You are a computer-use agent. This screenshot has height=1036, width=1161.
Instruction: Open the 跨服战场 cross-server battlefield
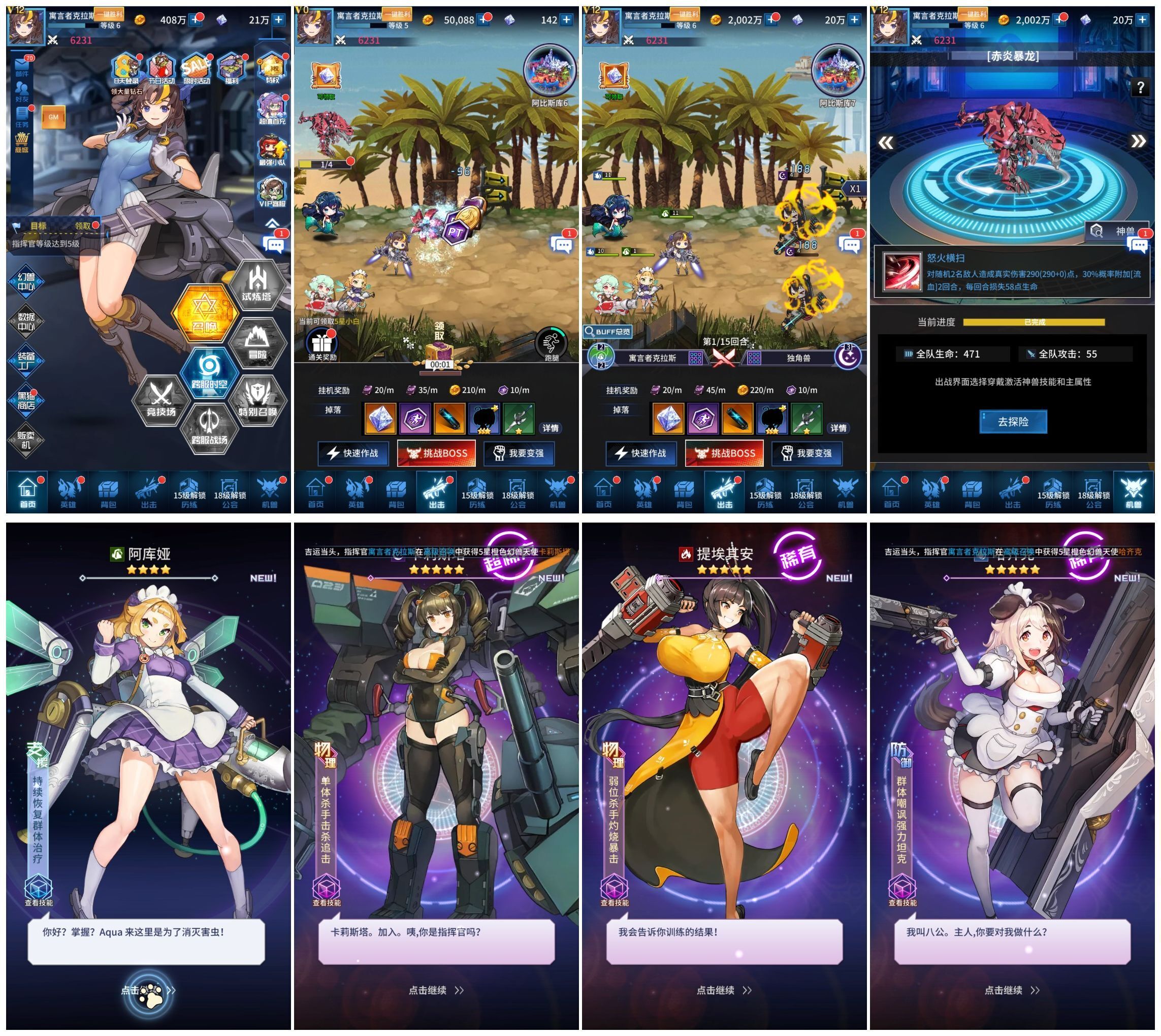click(209, 428)
